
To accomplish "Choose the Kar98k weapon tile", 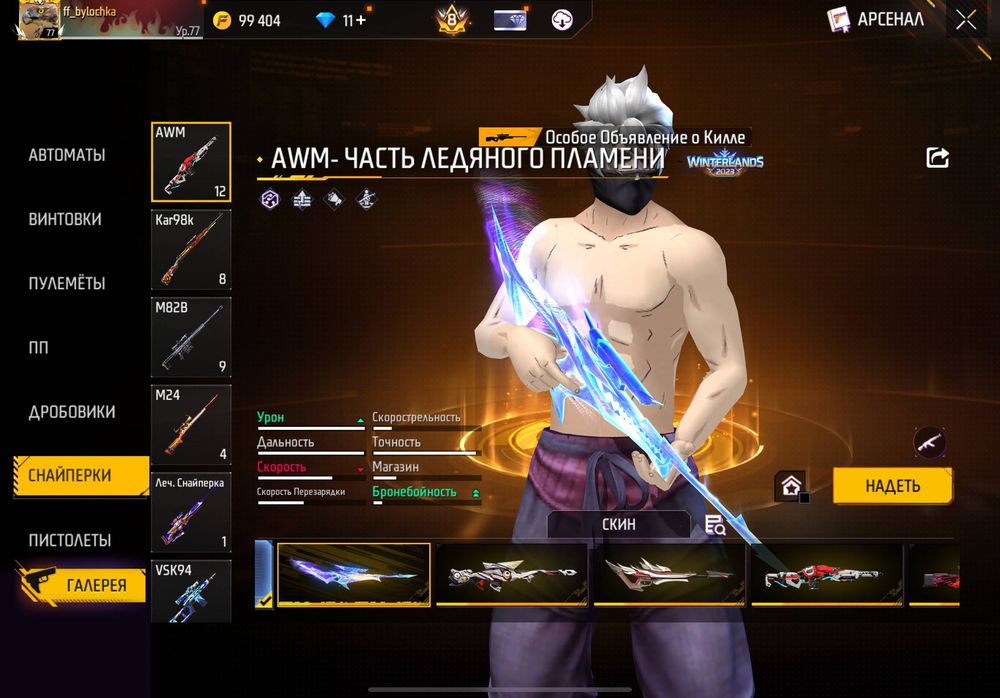I will (191, 250).
